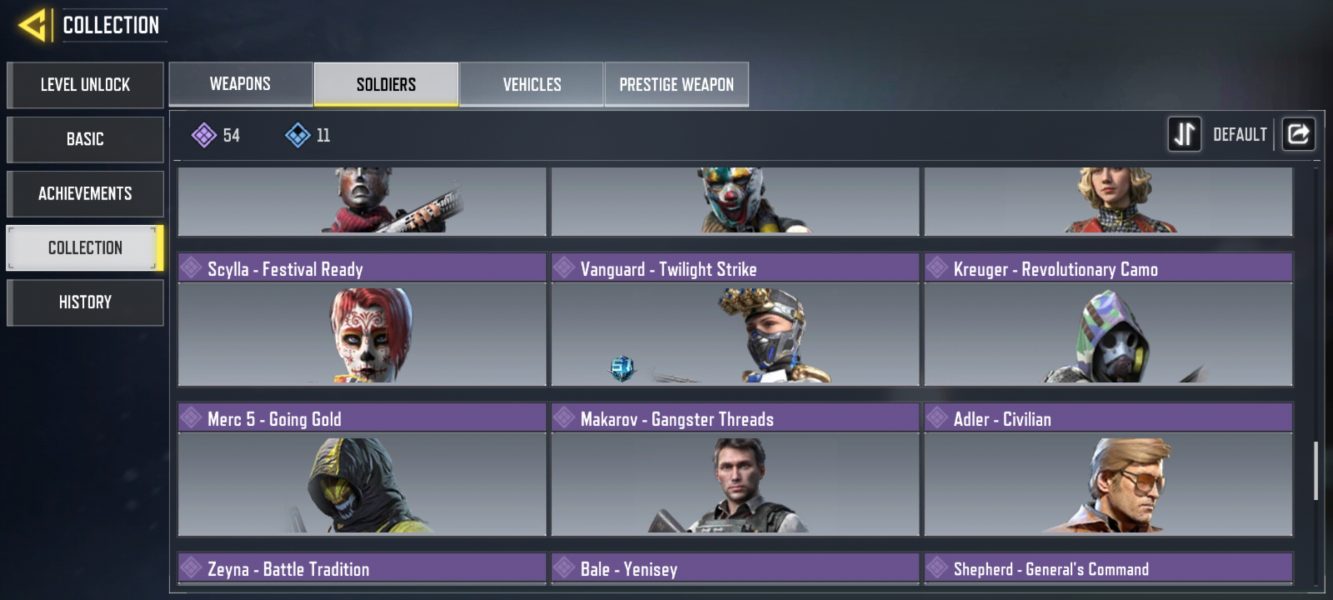Select the Soldiers tab
The width and height of the screenshot is (1333, 600).
[386, 84]
